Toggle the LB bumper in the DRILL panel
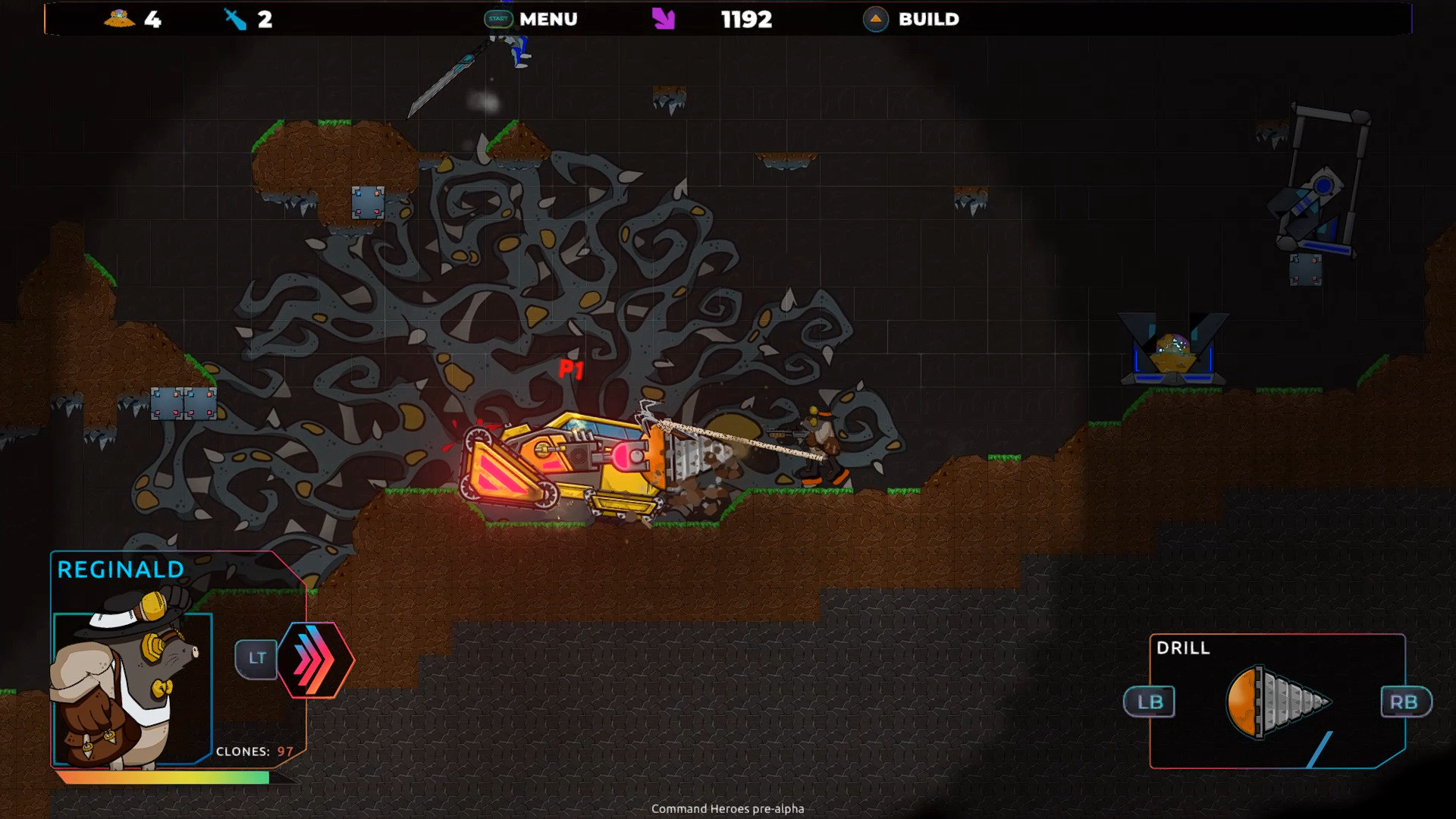 1150,702
